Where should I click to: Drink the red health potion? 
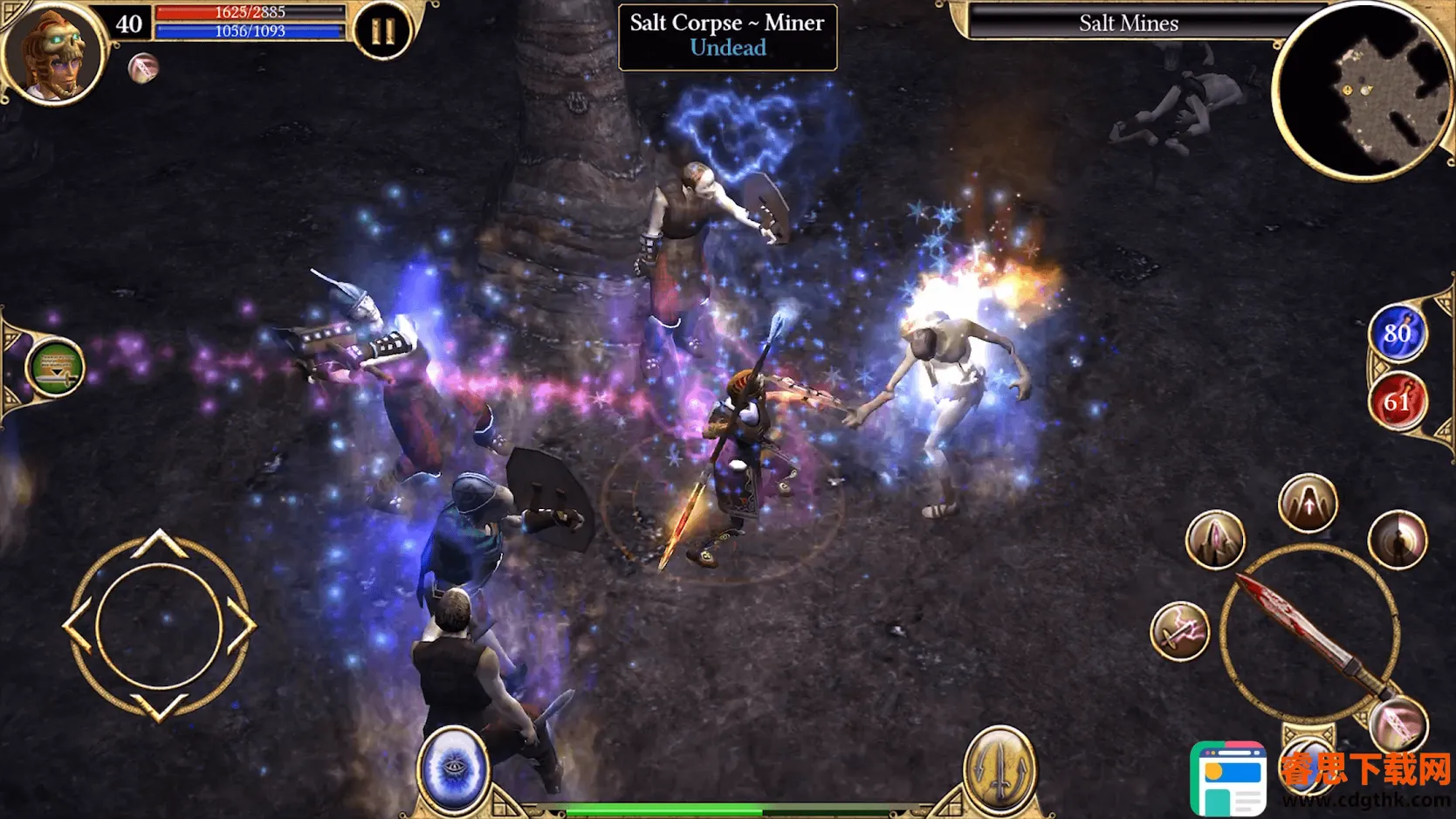click(1397, 402)
